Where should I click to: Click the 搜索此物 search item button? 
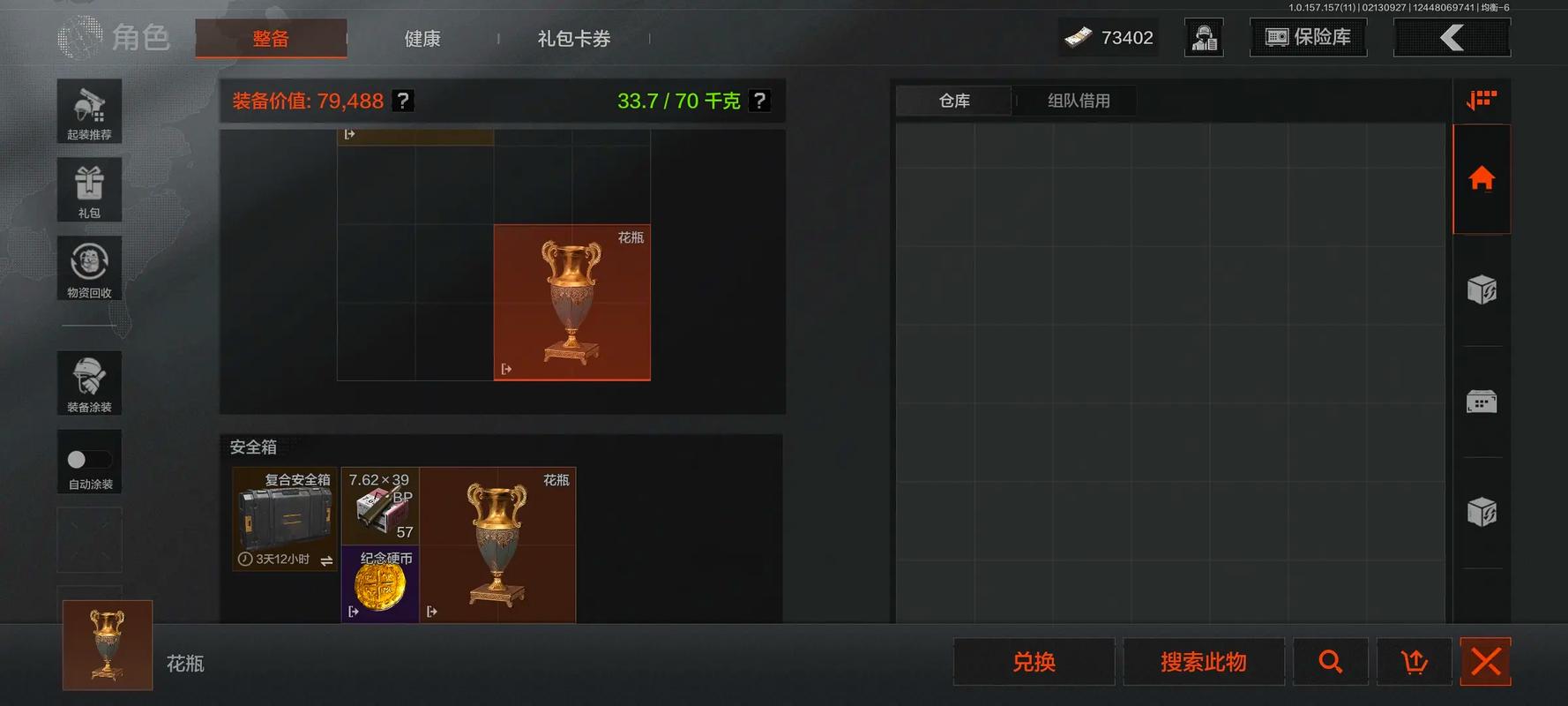tap(1204, 661)
